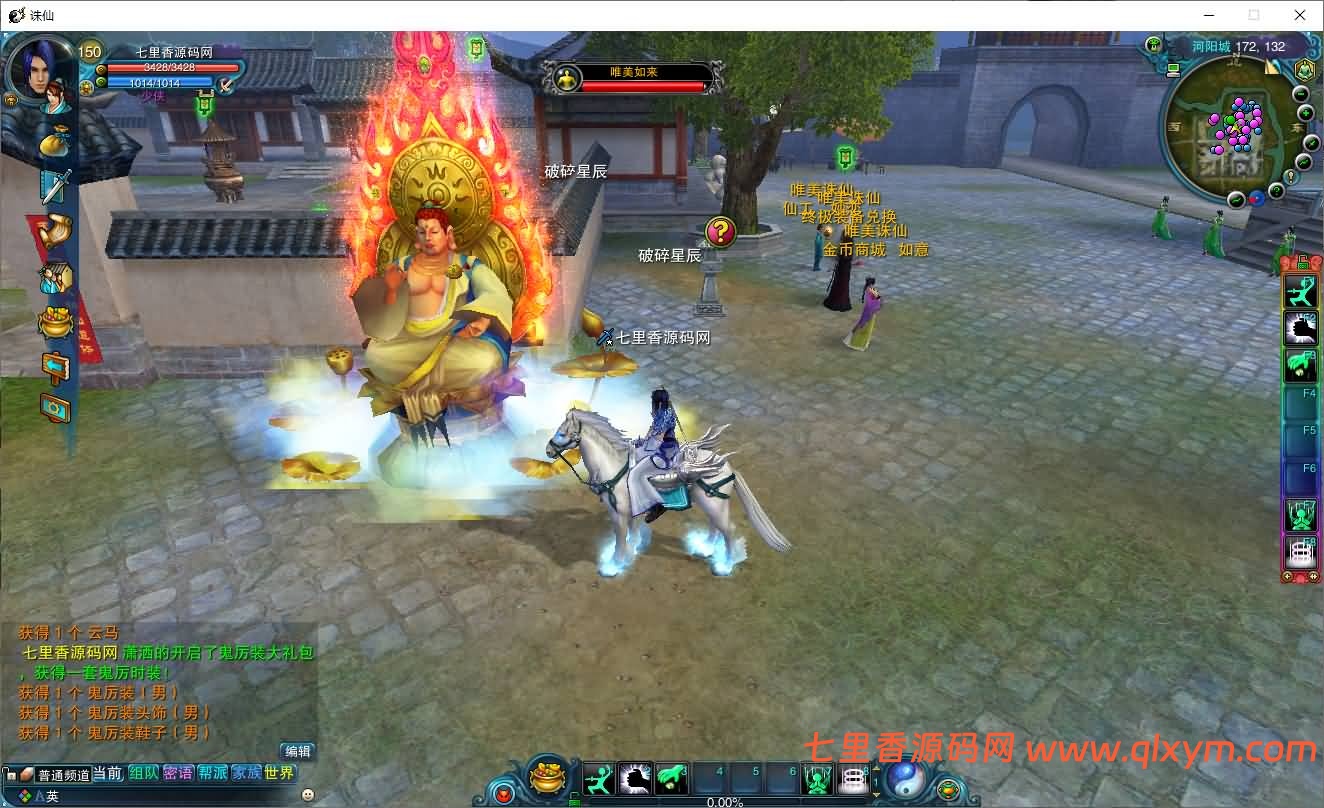Click the player character portrait
This screenshot has height=808, width=1324.
pyautogui.click(x=40, y=70)
